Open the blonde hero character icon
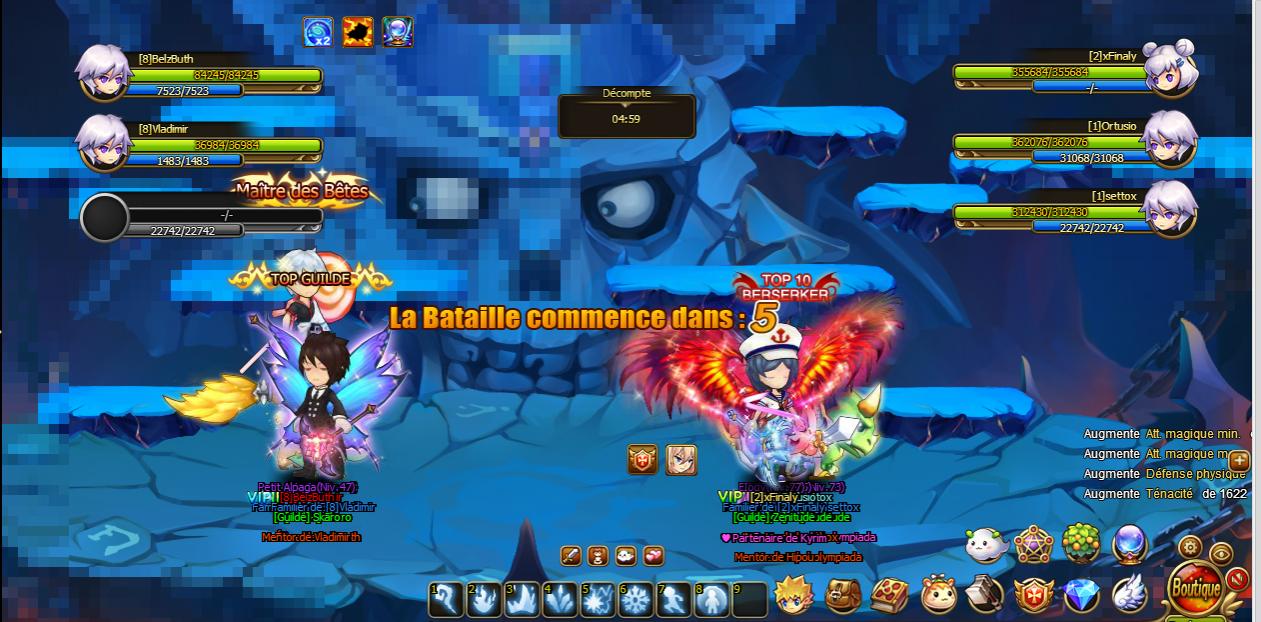 (x=794, y=594)
